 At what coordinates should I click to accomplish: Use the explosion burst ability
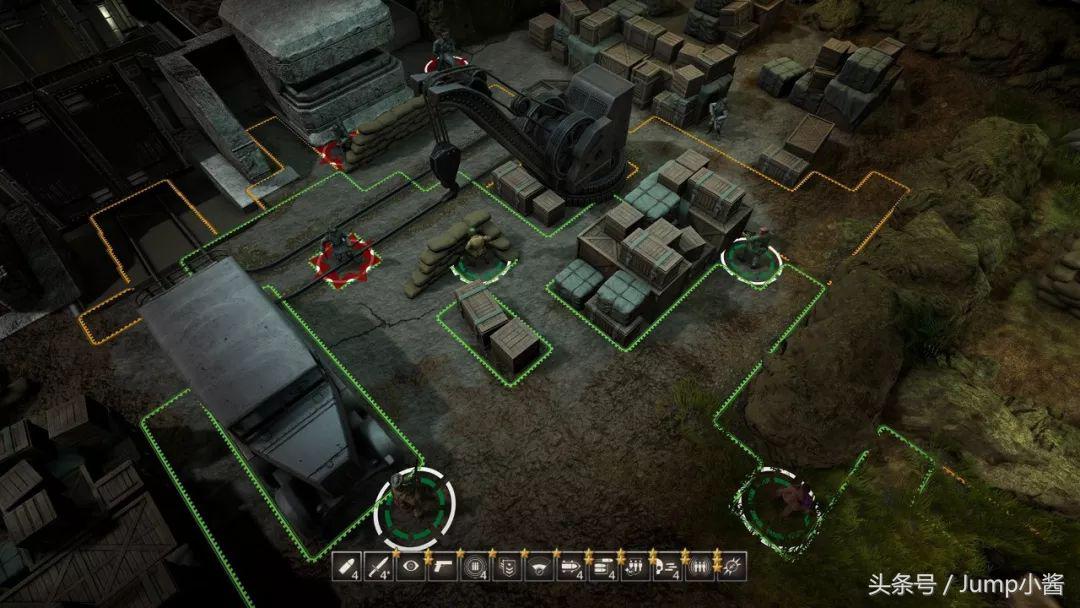[x=731, y=567]
